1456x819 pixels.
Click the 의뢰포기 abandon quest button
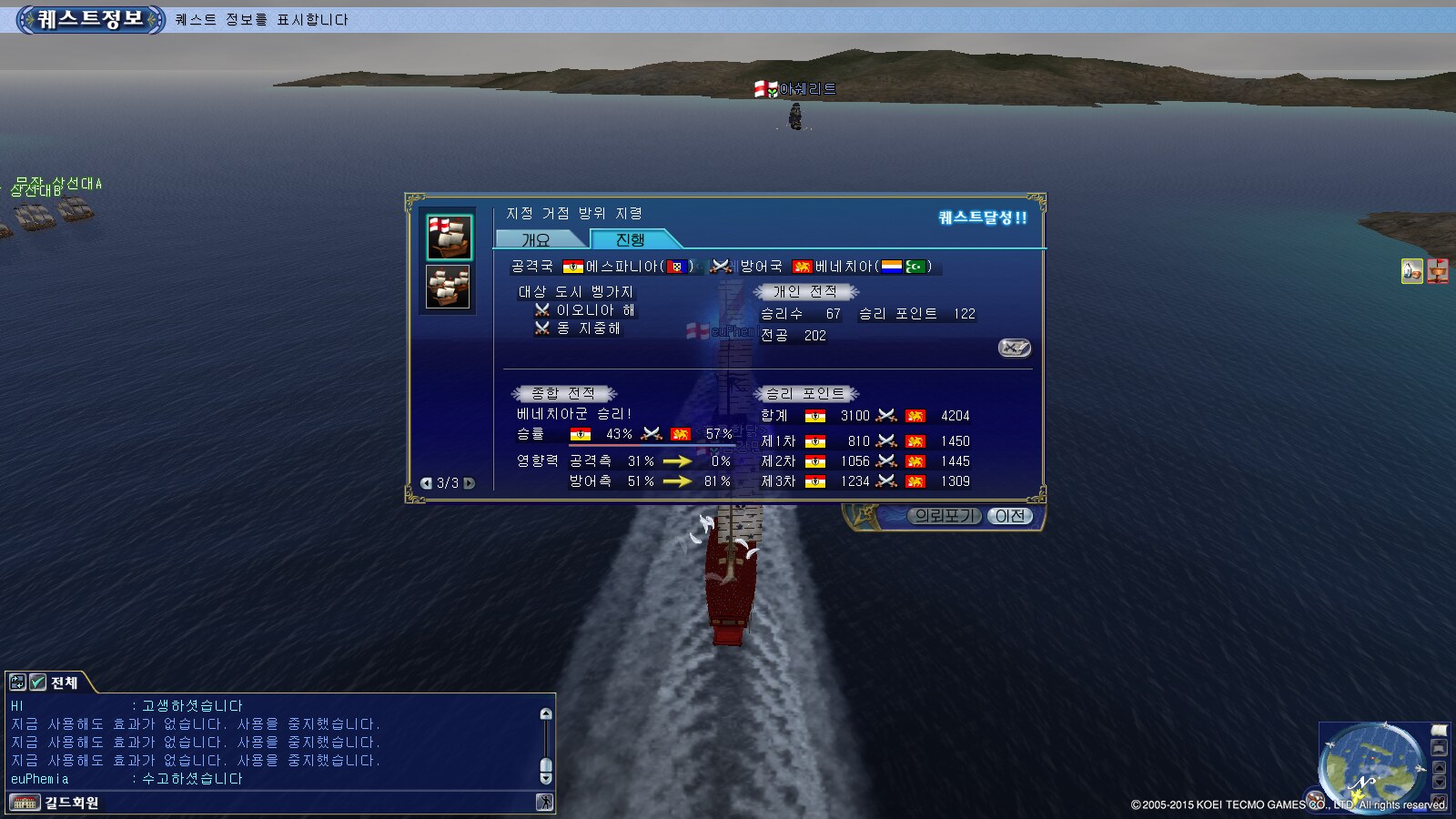[945, 516]
